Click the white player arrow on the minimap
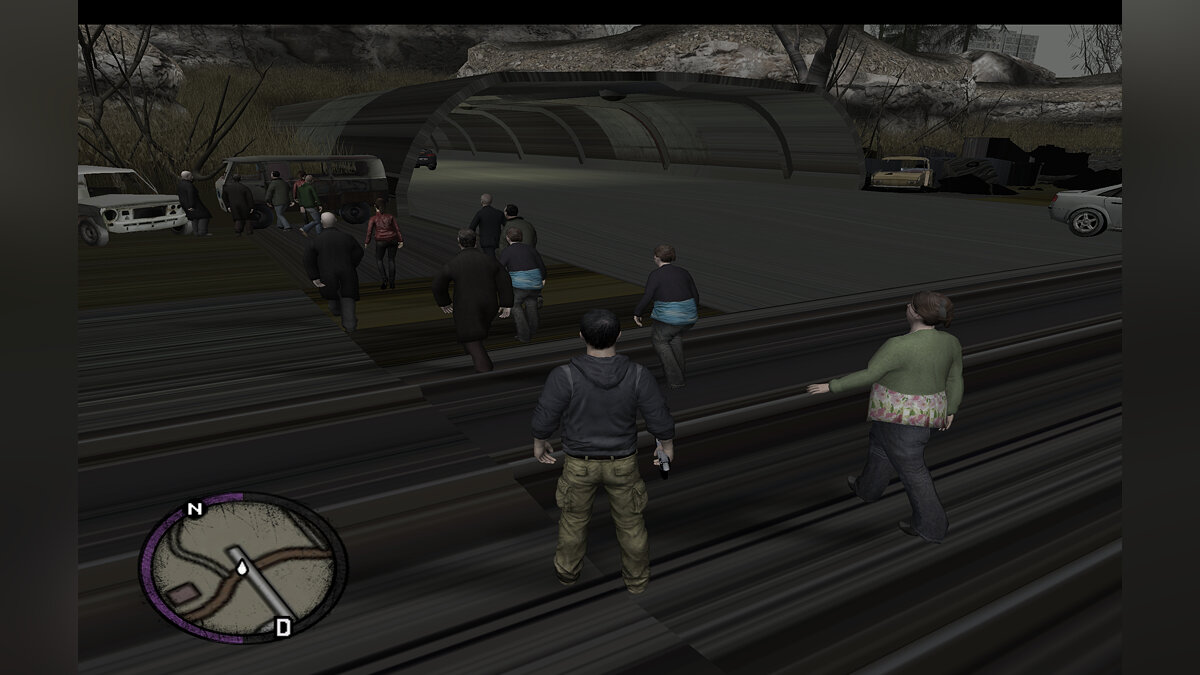This screenshot has width=1200, height=675. (x=243, y=568)
